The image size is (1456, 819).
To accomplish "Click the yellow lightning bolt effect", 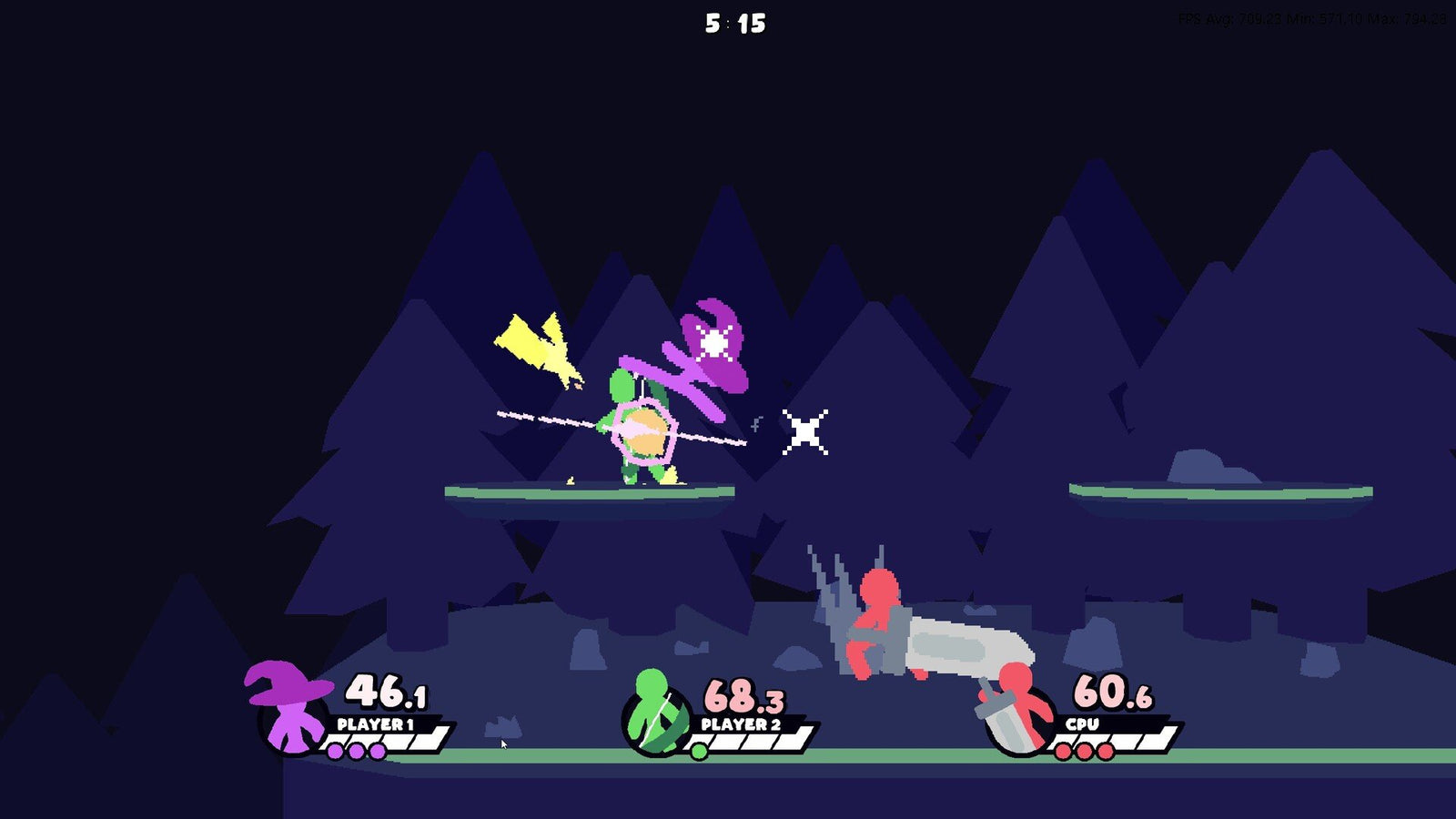I will (x=537, y=346).
